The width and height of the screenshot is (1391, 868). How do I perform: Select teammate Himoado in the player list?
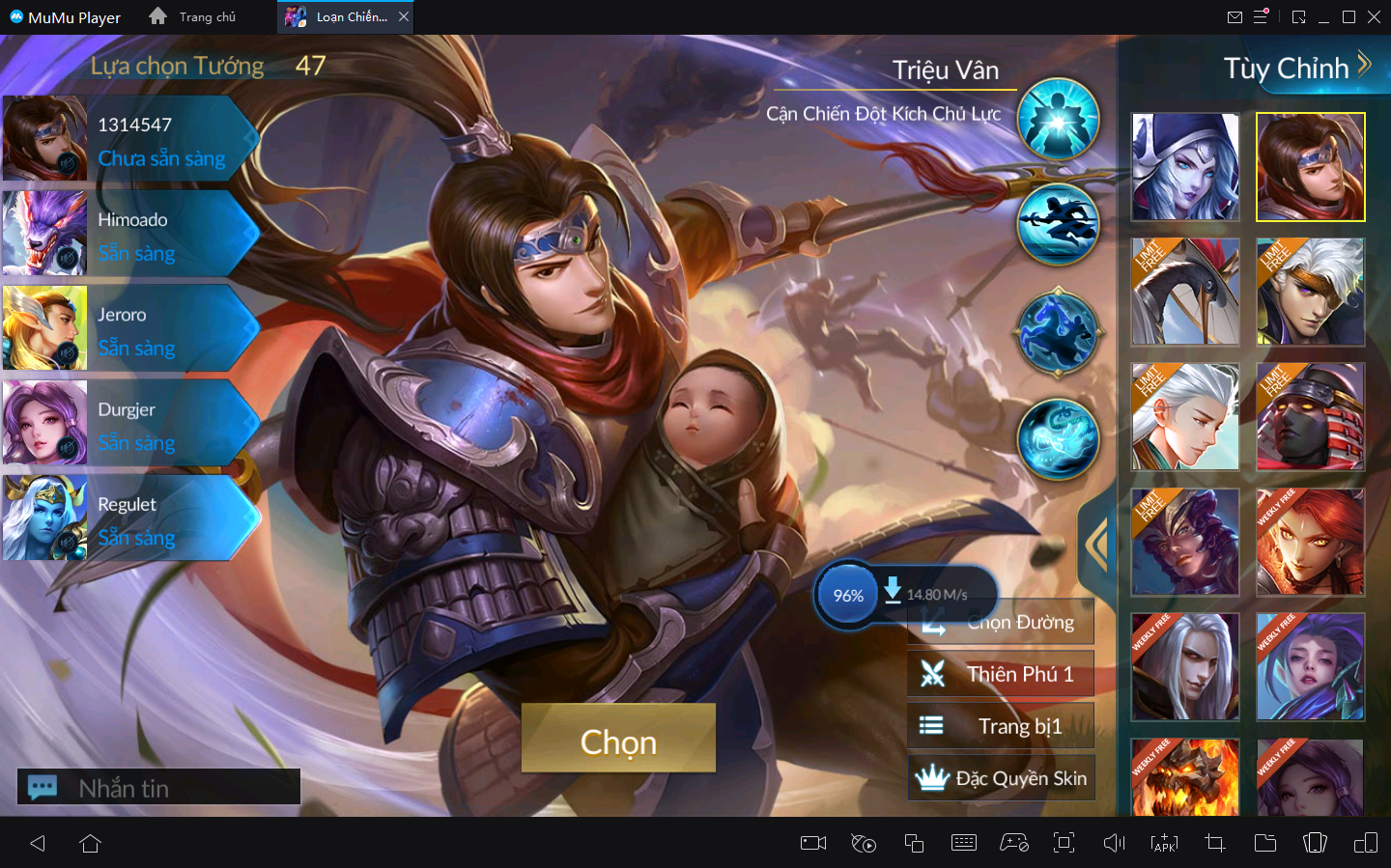tap(130, 234)
